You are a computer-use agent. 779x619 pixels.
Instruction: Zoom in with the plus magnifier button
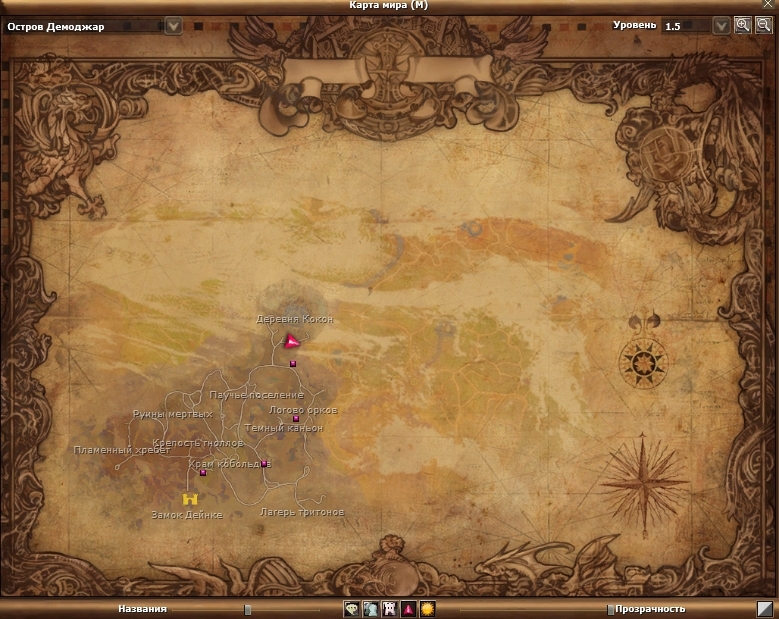tap(742, 26)
